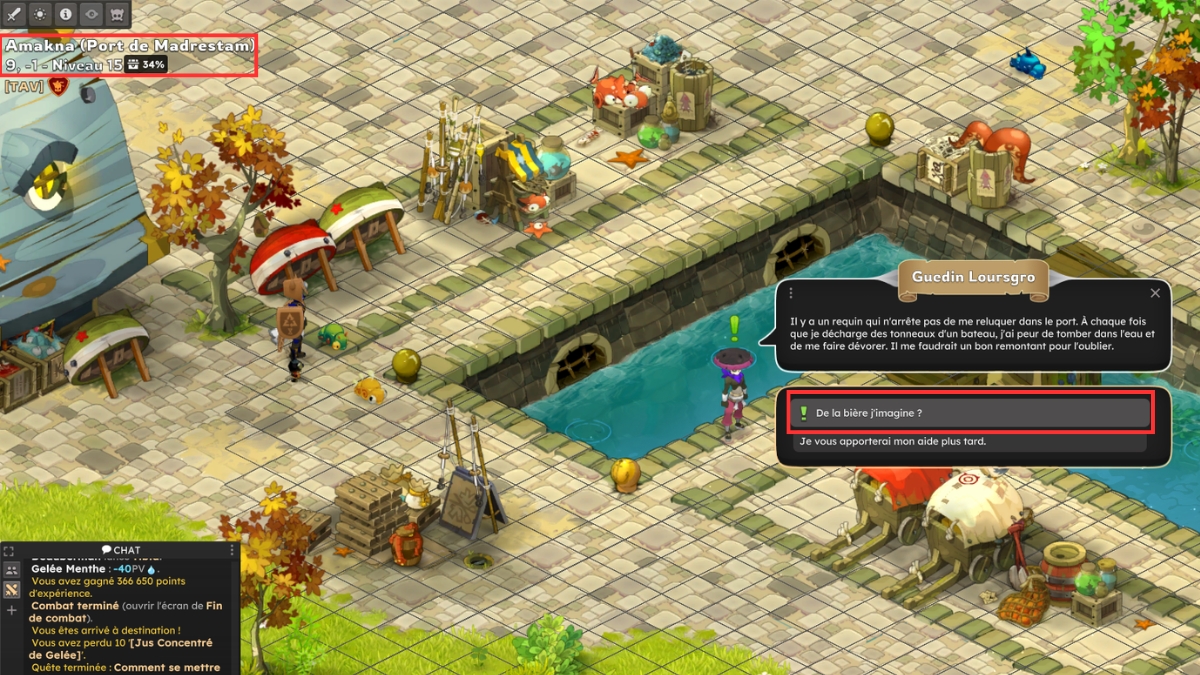
Task: Click the sword icon in the top toolbar
Action: (x=14, y=15)
